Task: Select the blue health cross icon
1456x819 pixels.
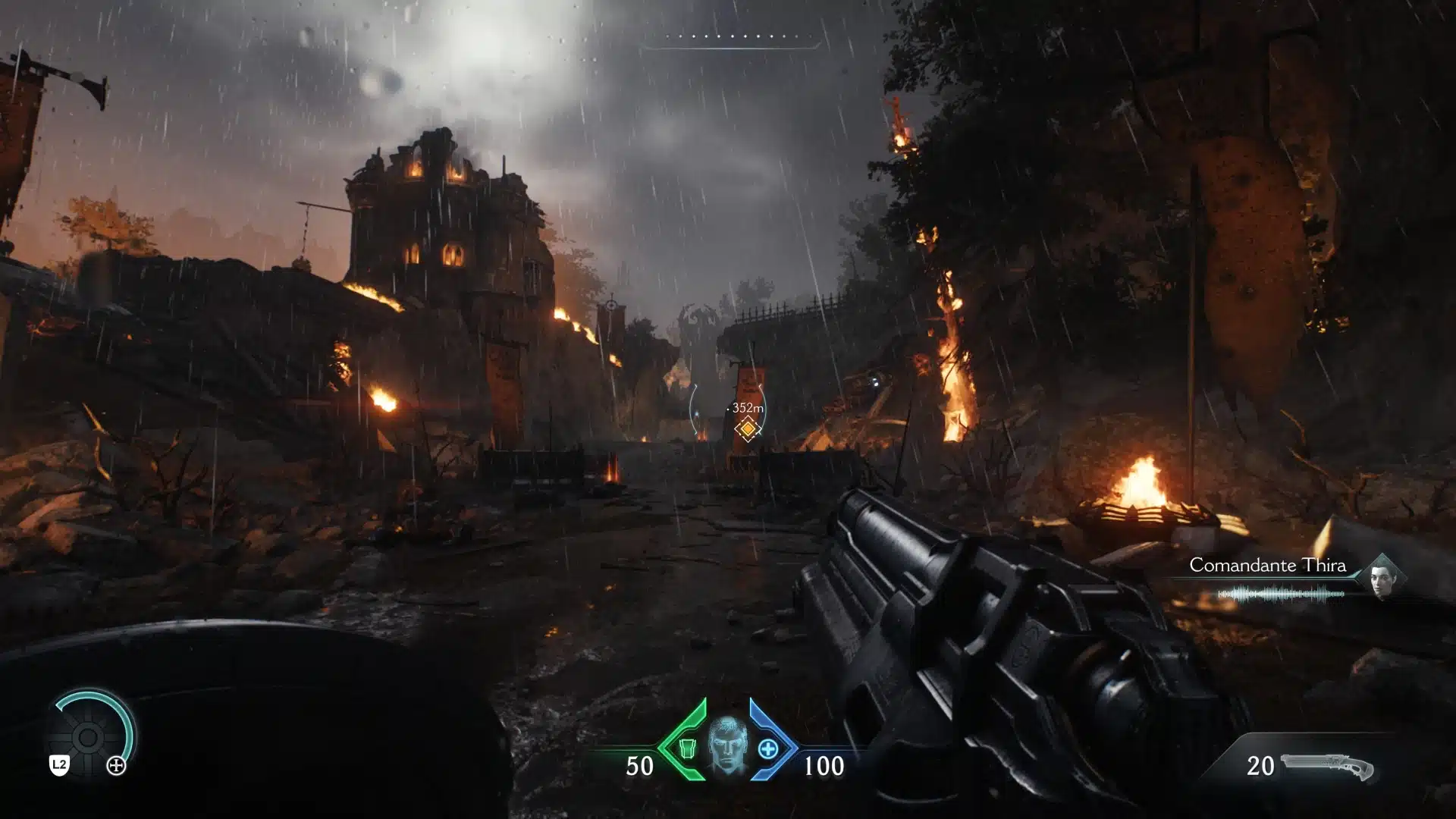Action: (x=767, y=749)
